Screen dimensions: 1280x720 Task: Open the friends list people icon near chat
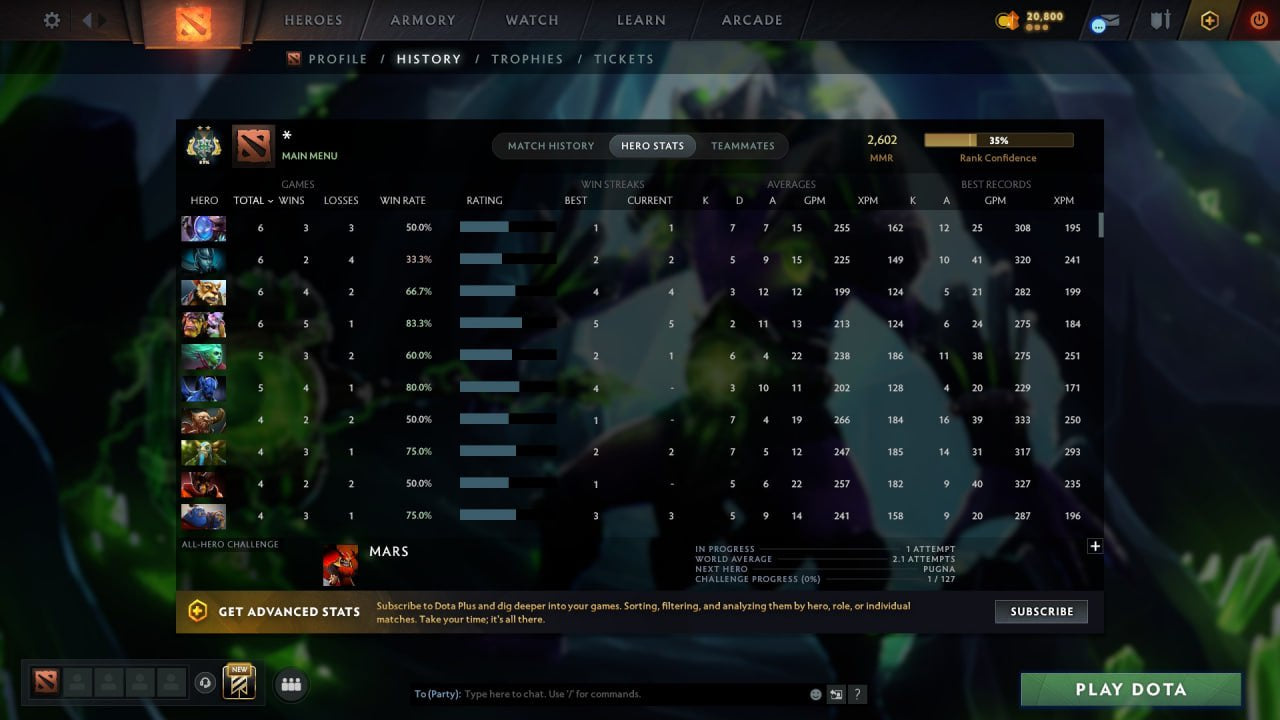coord(290,684)
